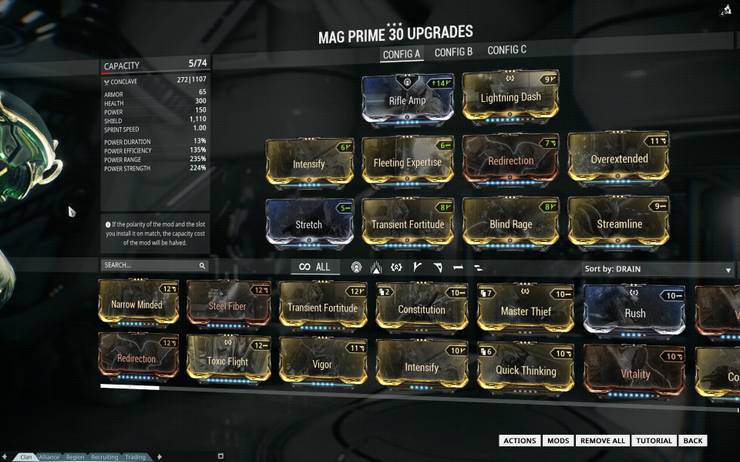740x462 pixels.
Task: Go BACK from the upgrades screen
Action: (693, 441)
